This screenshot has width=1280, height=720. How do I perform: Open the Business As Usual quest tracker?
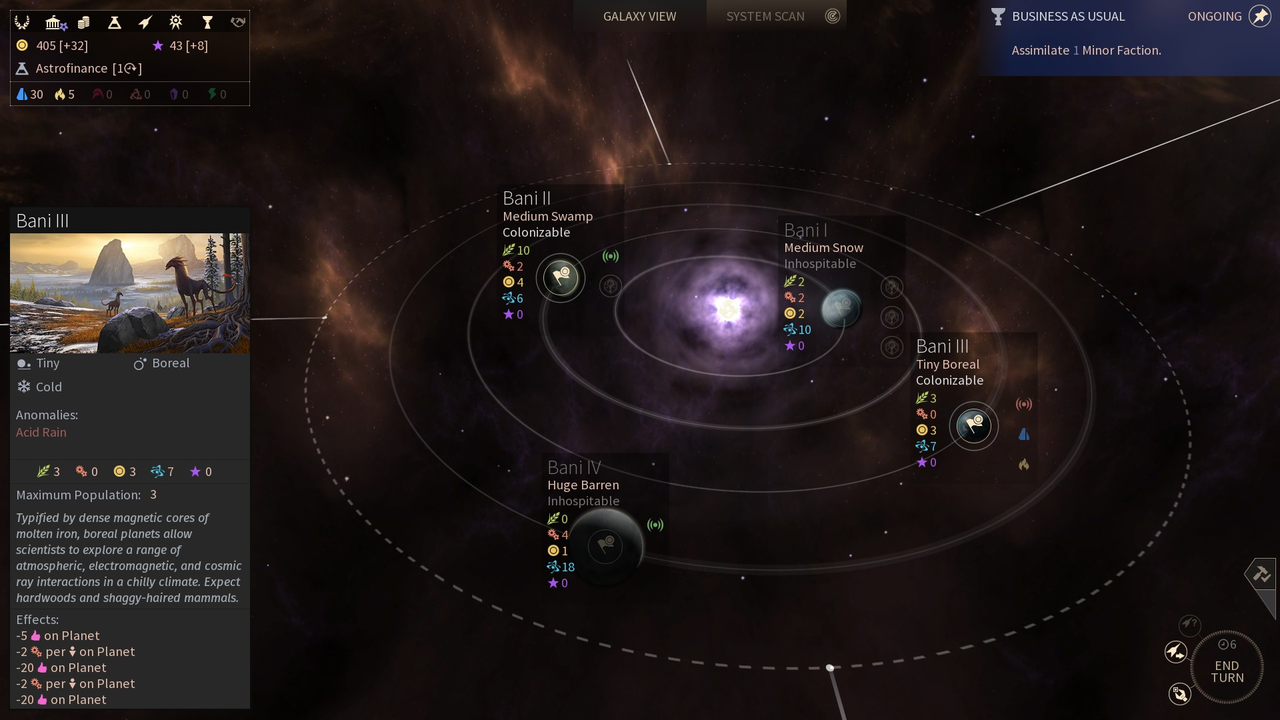[1068, 16]
